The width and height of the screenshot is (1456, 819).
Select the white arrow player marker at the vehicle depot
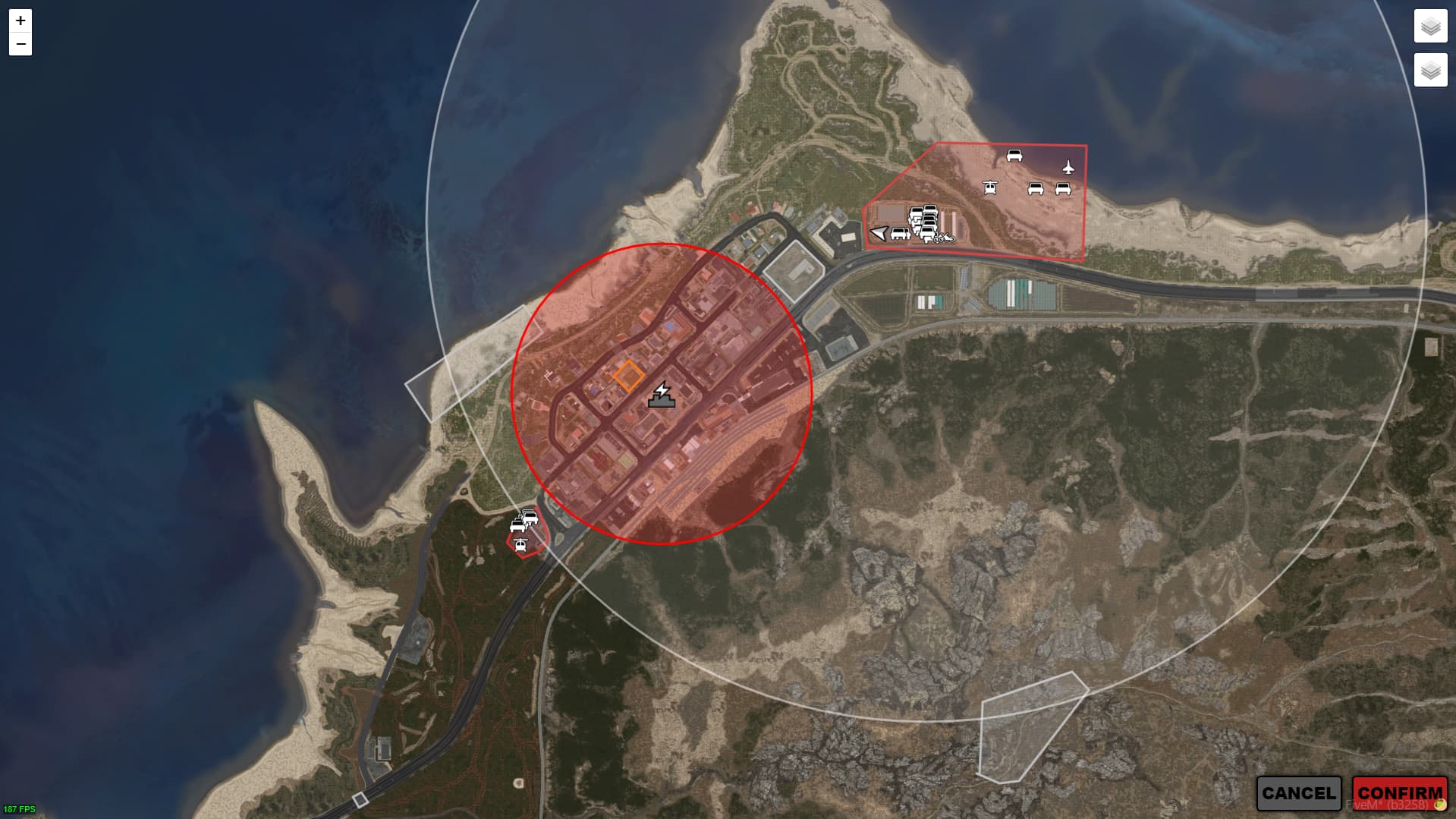tap(879, 233)
